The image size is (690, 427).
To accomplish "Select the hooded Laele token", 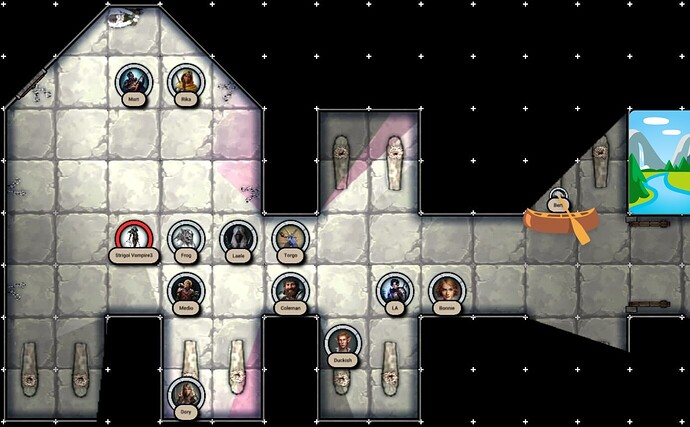I will [x=238, y=238].
